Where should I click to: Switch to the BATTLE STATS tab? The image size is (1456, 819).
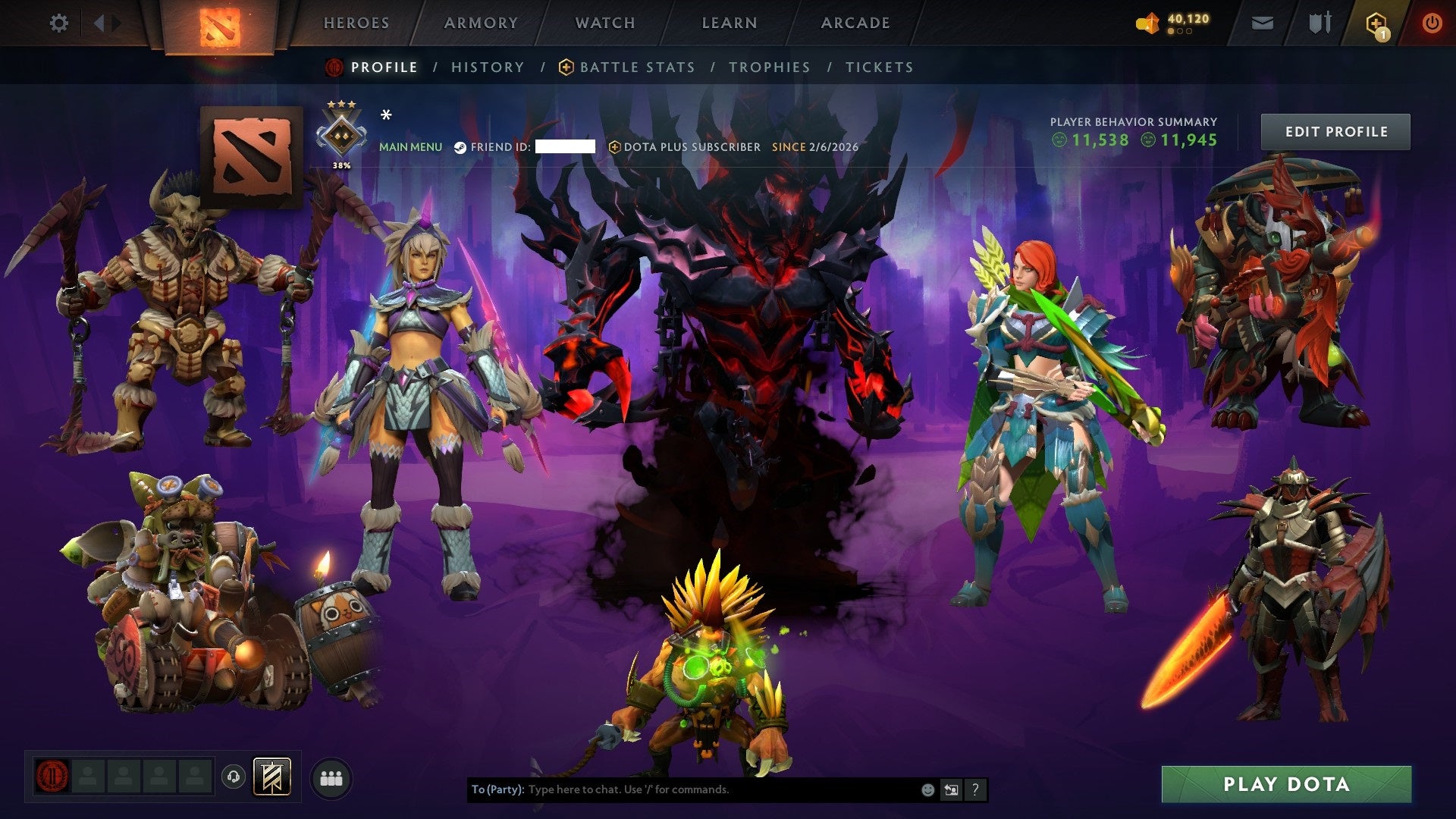[x=635, y=67]
